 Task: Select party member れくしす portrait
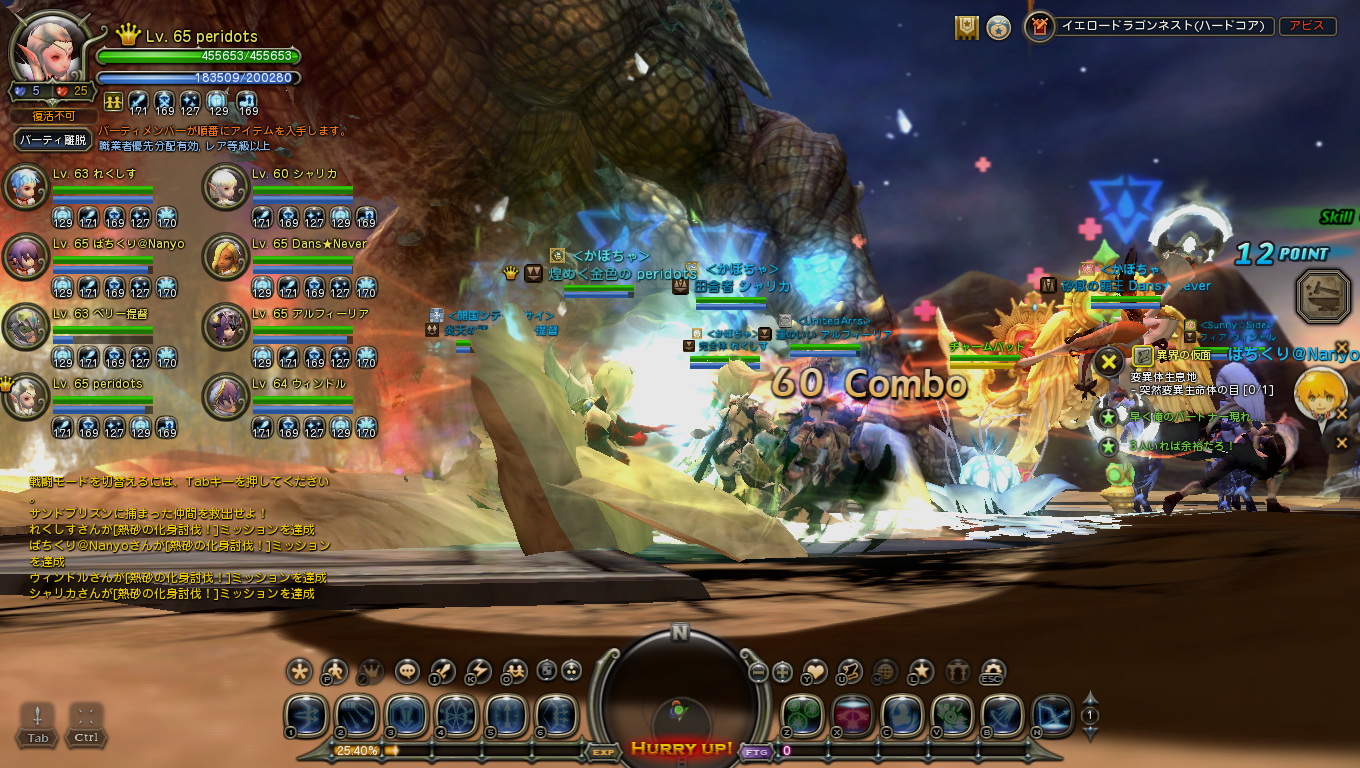[25, 187]
